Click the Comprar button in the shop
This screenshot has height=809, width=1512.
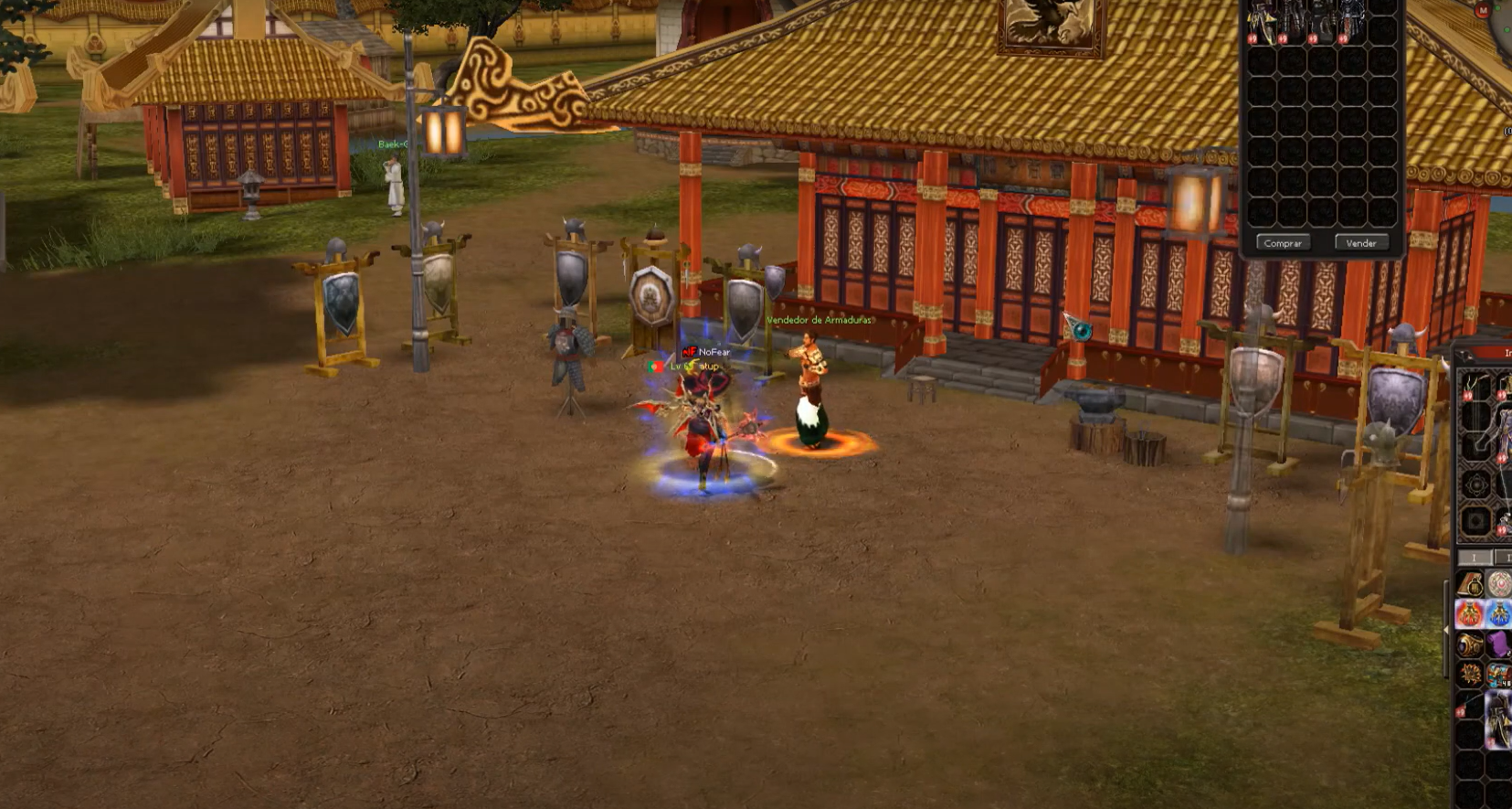1283,243
